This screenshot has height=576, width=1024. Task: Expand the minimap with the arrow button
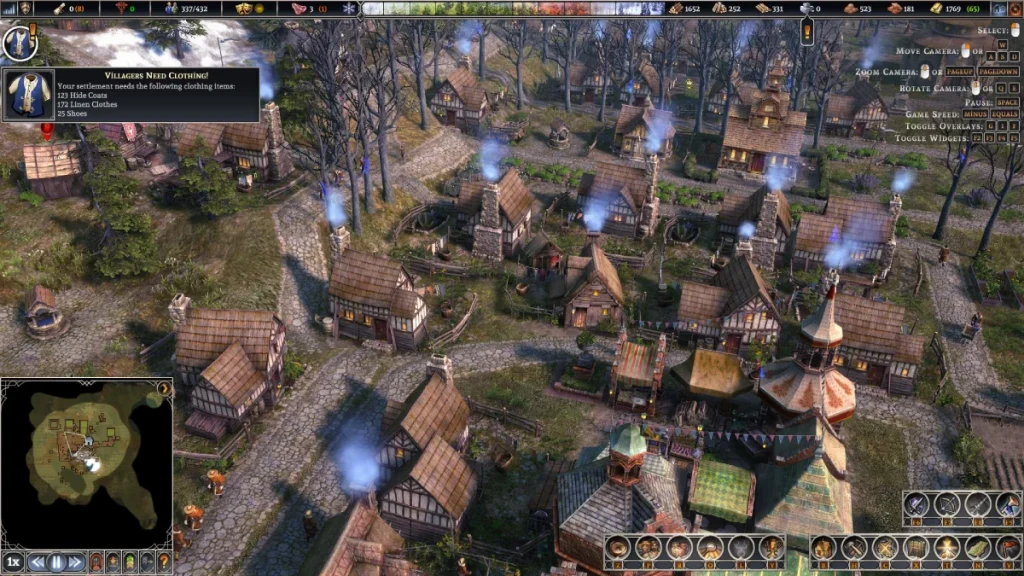pyautogui.click(x=164, y=387)
